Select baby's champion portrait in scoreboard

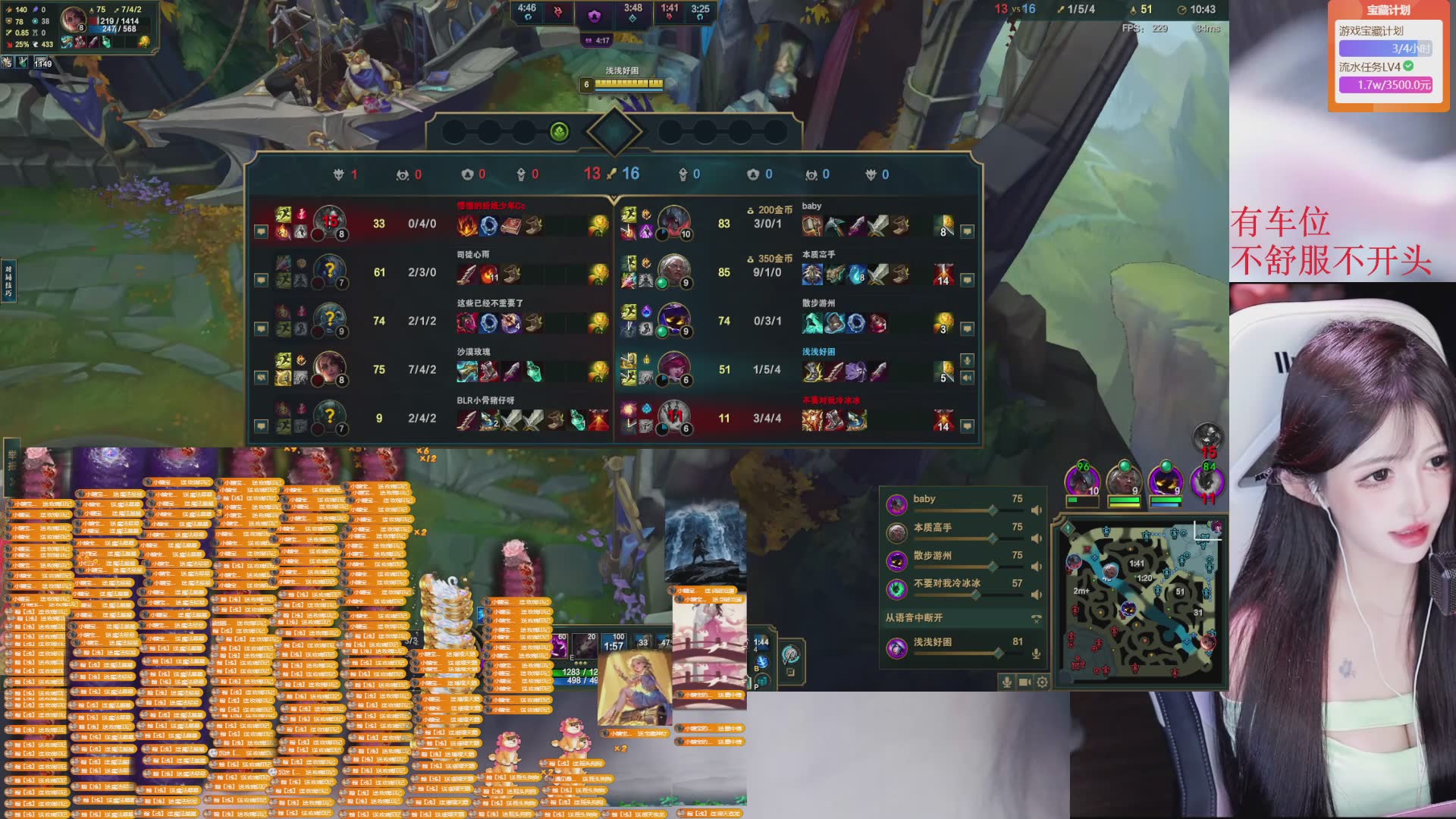[673, 222]
